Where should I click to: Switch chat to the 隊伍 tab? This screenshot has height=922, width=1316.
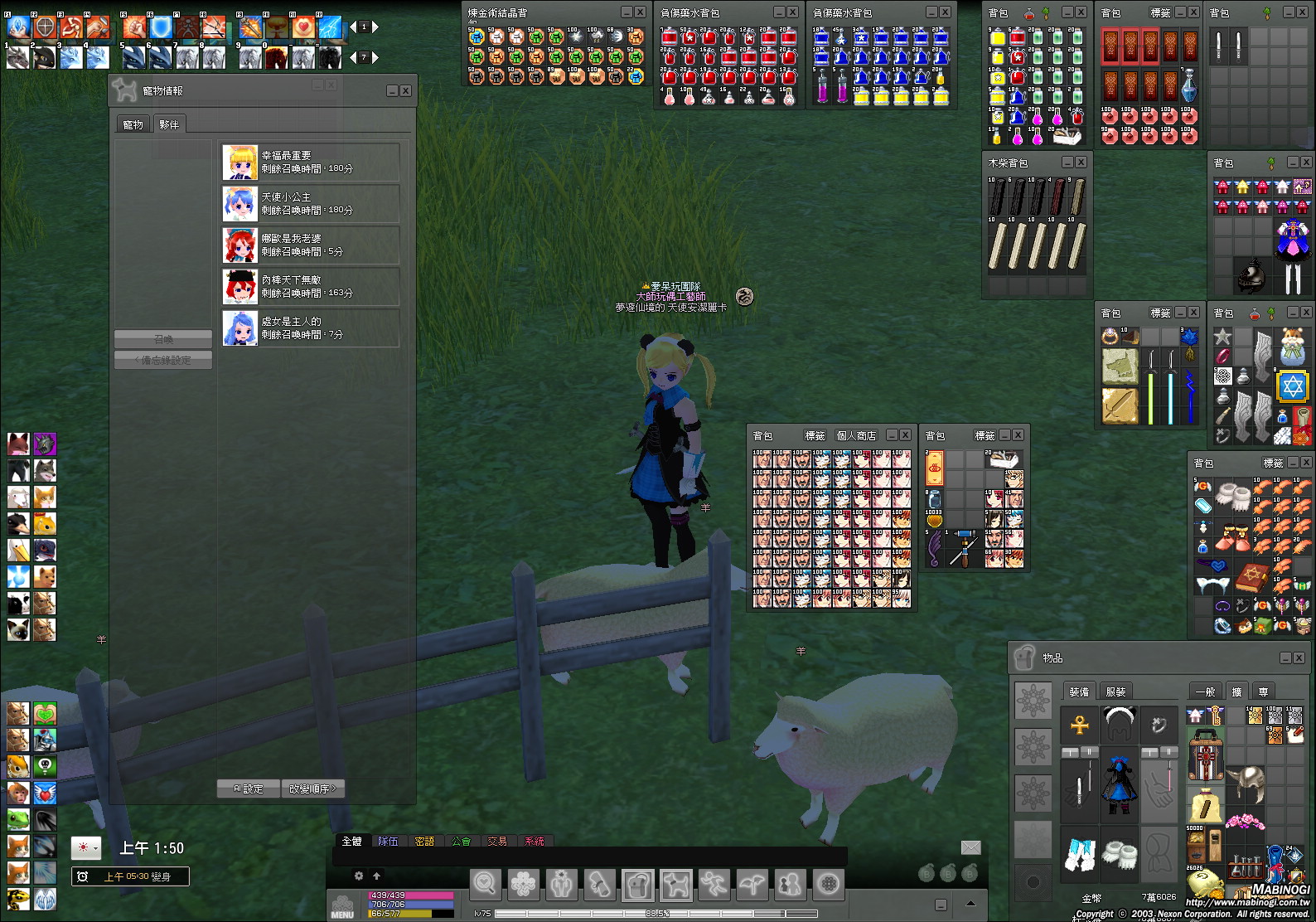click(x=388, y=841)
